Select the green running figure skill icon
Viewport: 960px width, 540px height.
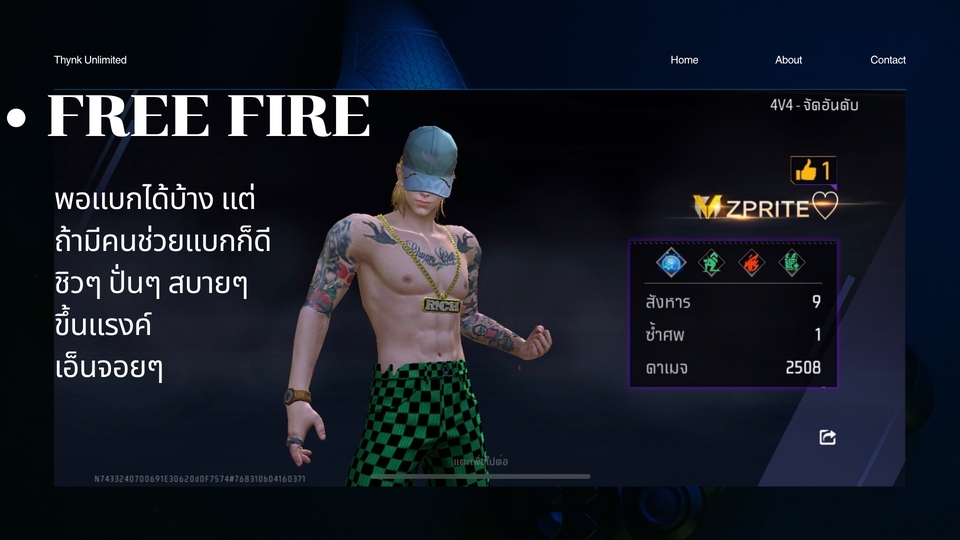(x=710, y=262)
